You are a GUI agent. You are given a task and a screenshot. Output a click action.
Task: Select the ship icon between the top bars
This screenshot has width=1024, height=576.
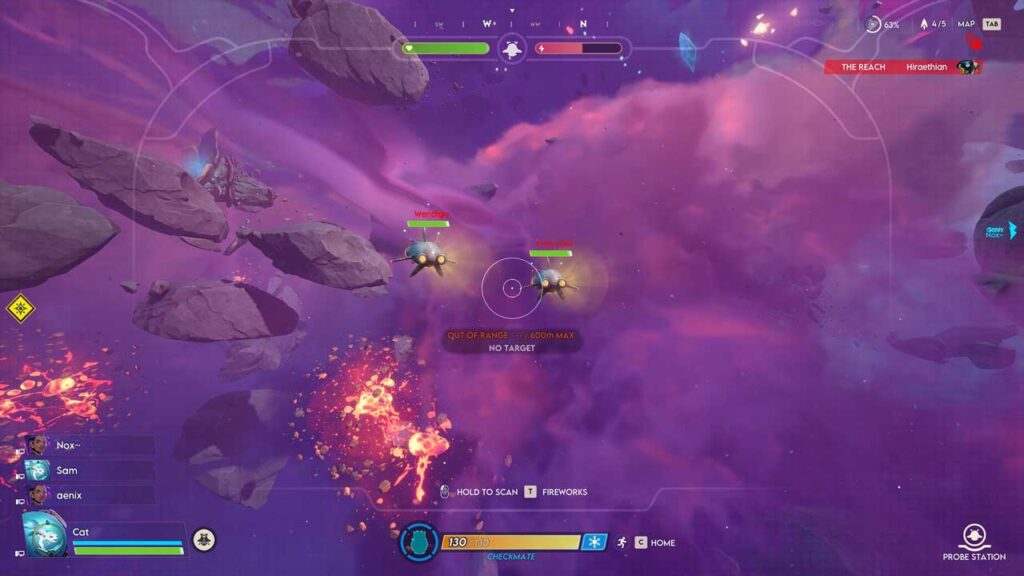tap(512, 48)
